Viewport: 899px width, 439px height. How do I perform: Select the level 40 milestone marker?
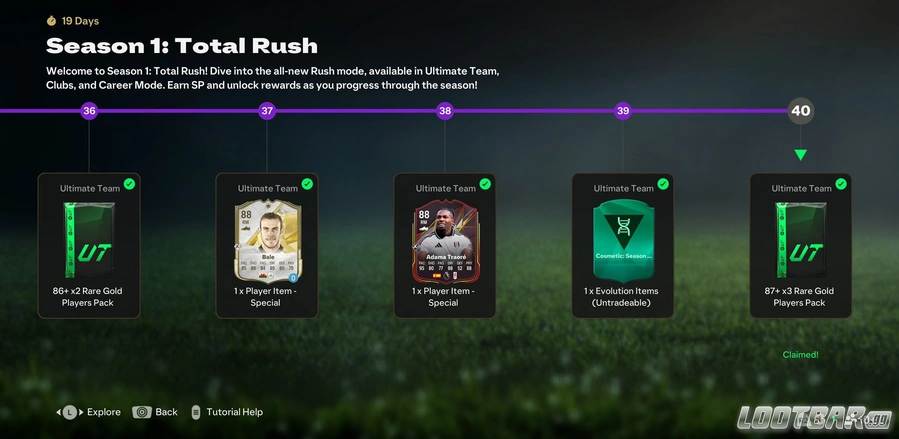click(x=801, y=111)
